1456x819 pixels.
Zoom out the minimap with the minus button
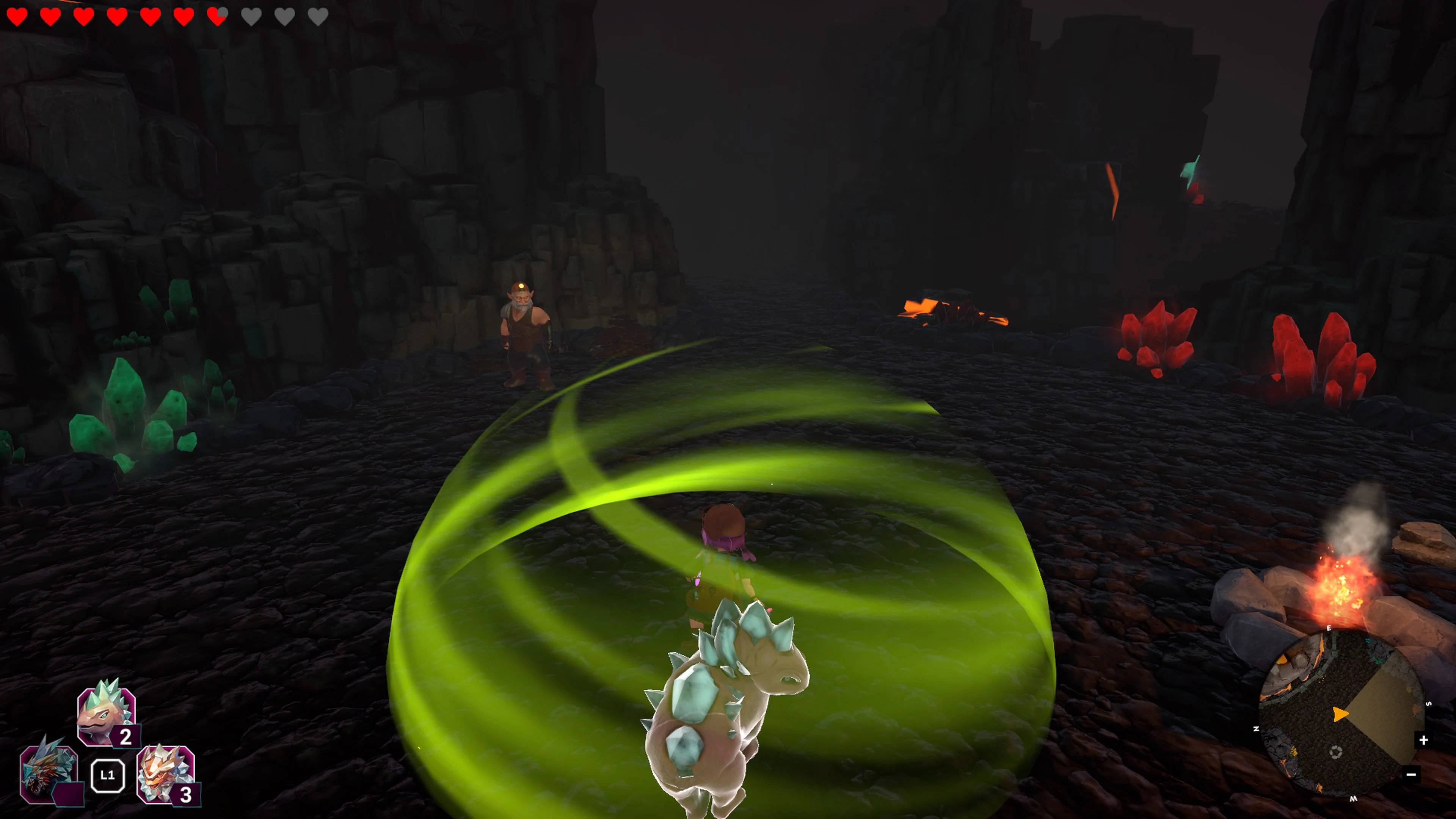(1411, 775)
